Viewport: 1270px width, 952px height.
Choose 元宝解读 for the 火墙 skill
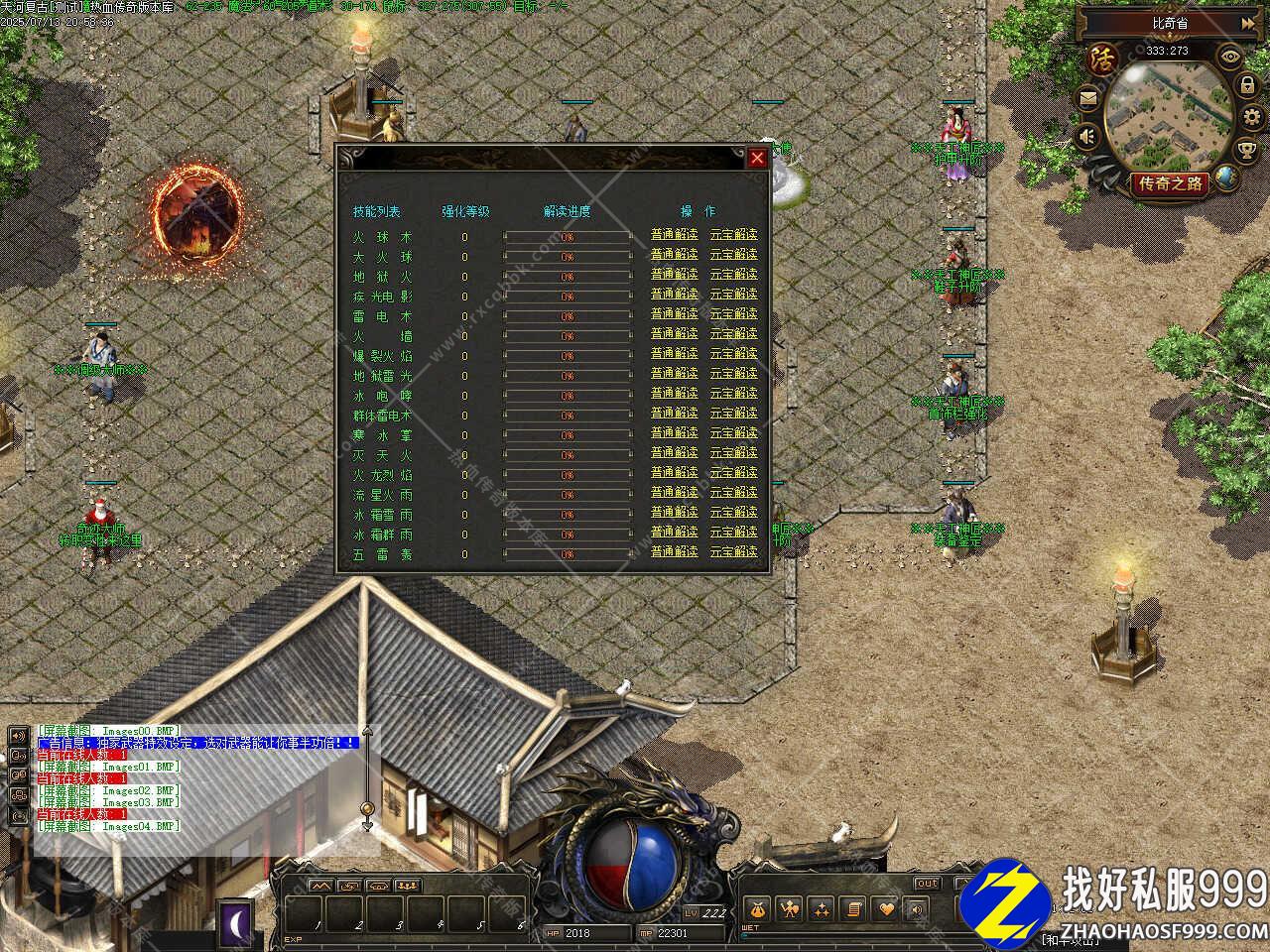pyautogui.click(x=733, y=334)
